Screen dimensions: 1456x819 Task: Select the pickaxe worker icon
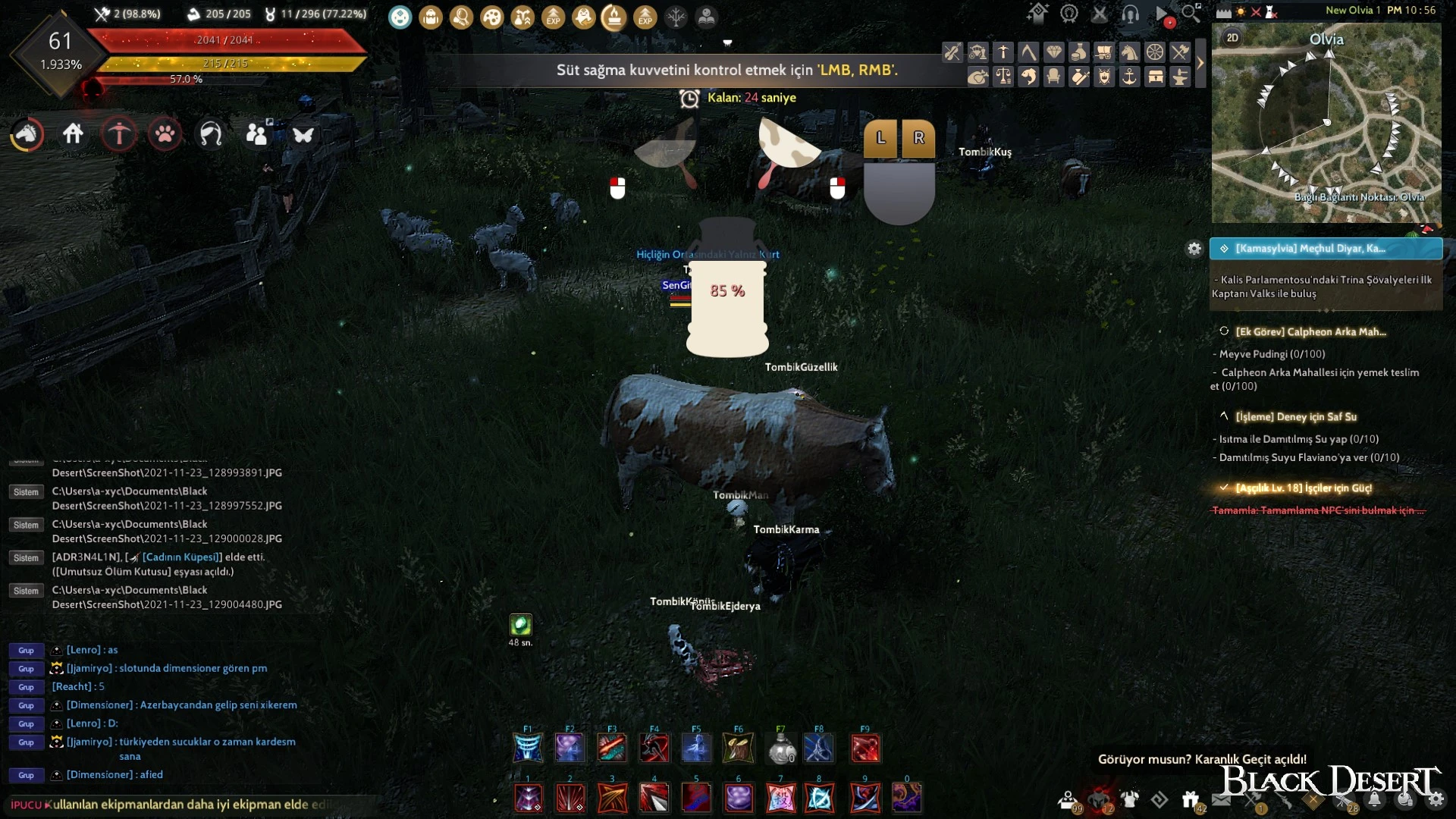click(x=119, y=135)
